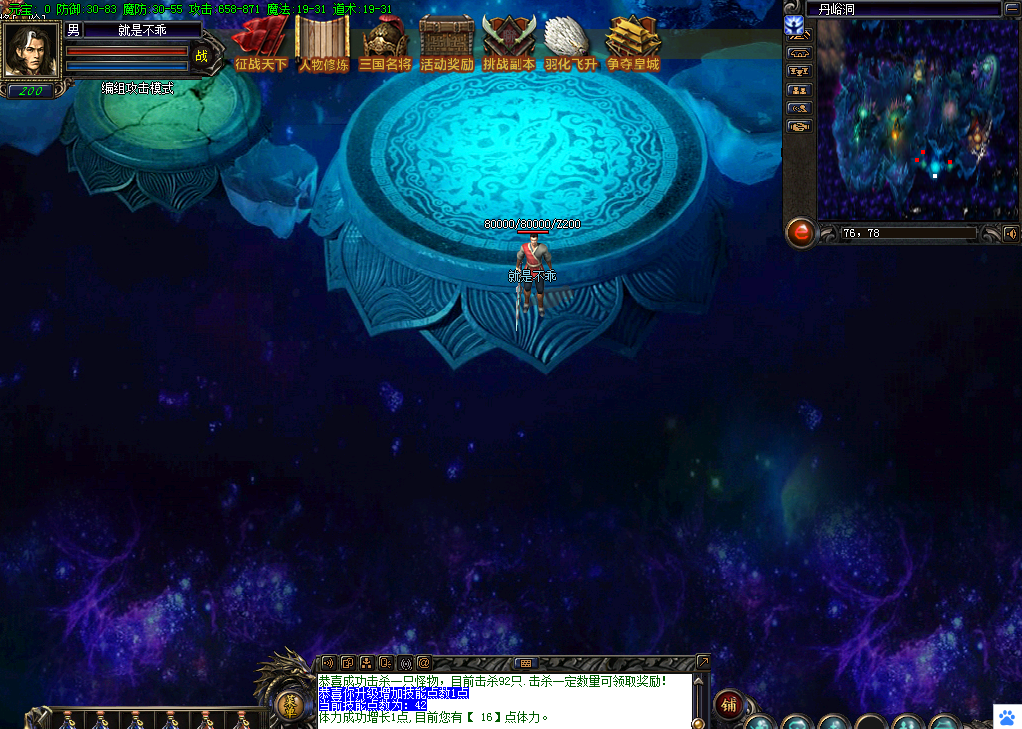Image resolution: width=1022 pixels, height=729 pixels.
Task: Click the red round e button beside the minimap
Action: (800, 233)
